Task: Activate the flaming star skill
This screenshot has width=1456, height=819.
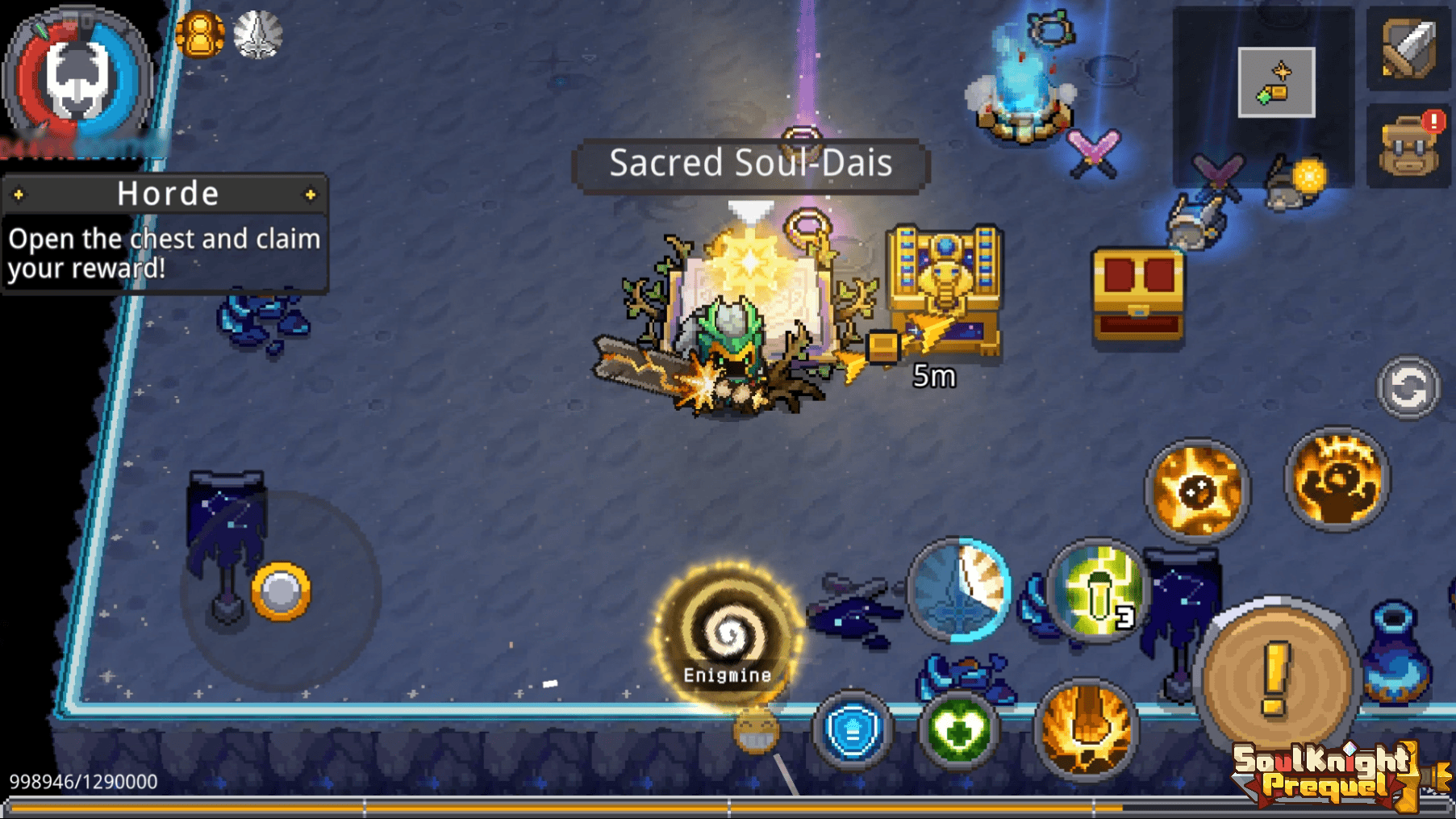Action: (x=1197, y=490)
